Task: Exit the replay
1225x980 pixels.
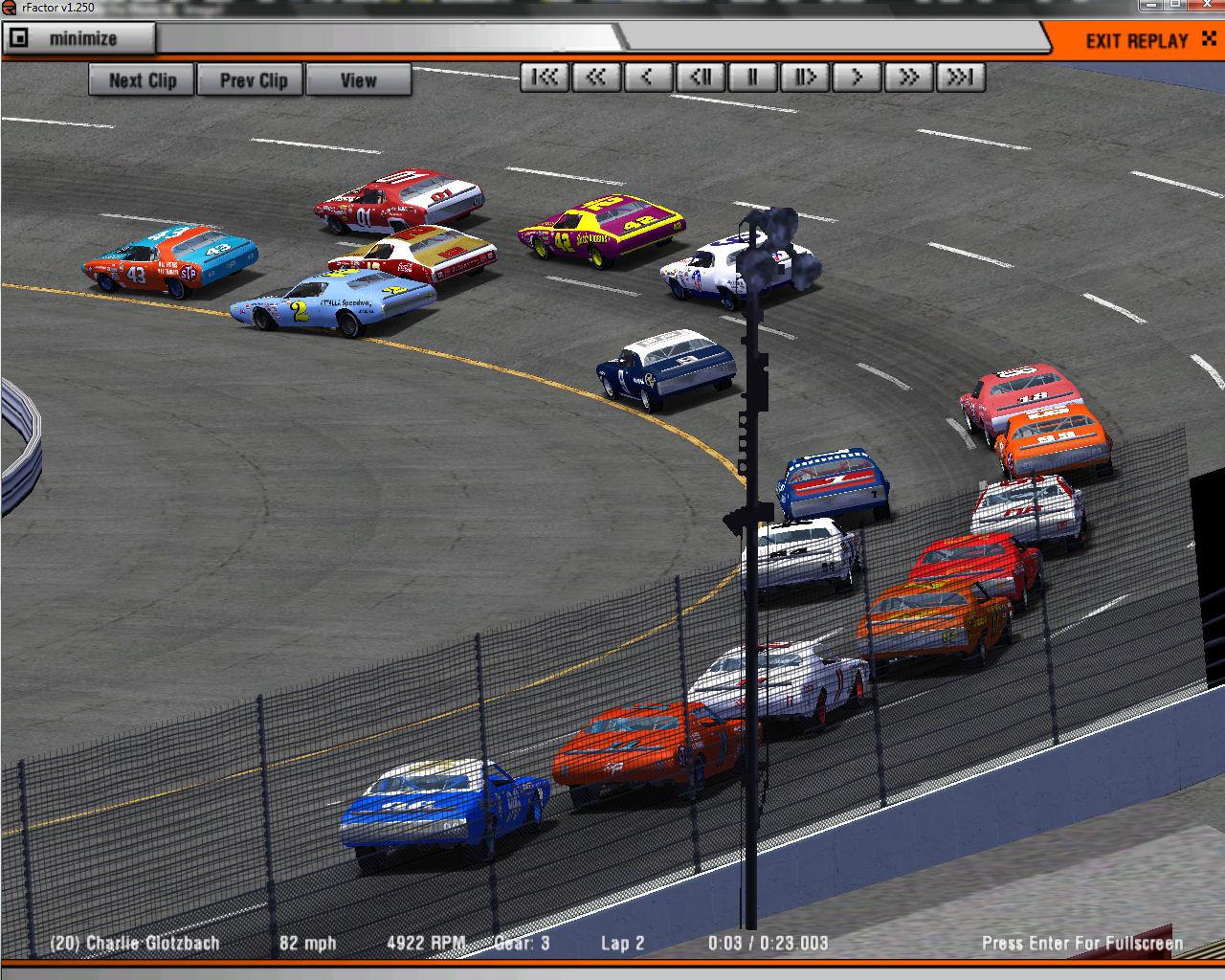Action: tap(1138, 41)
